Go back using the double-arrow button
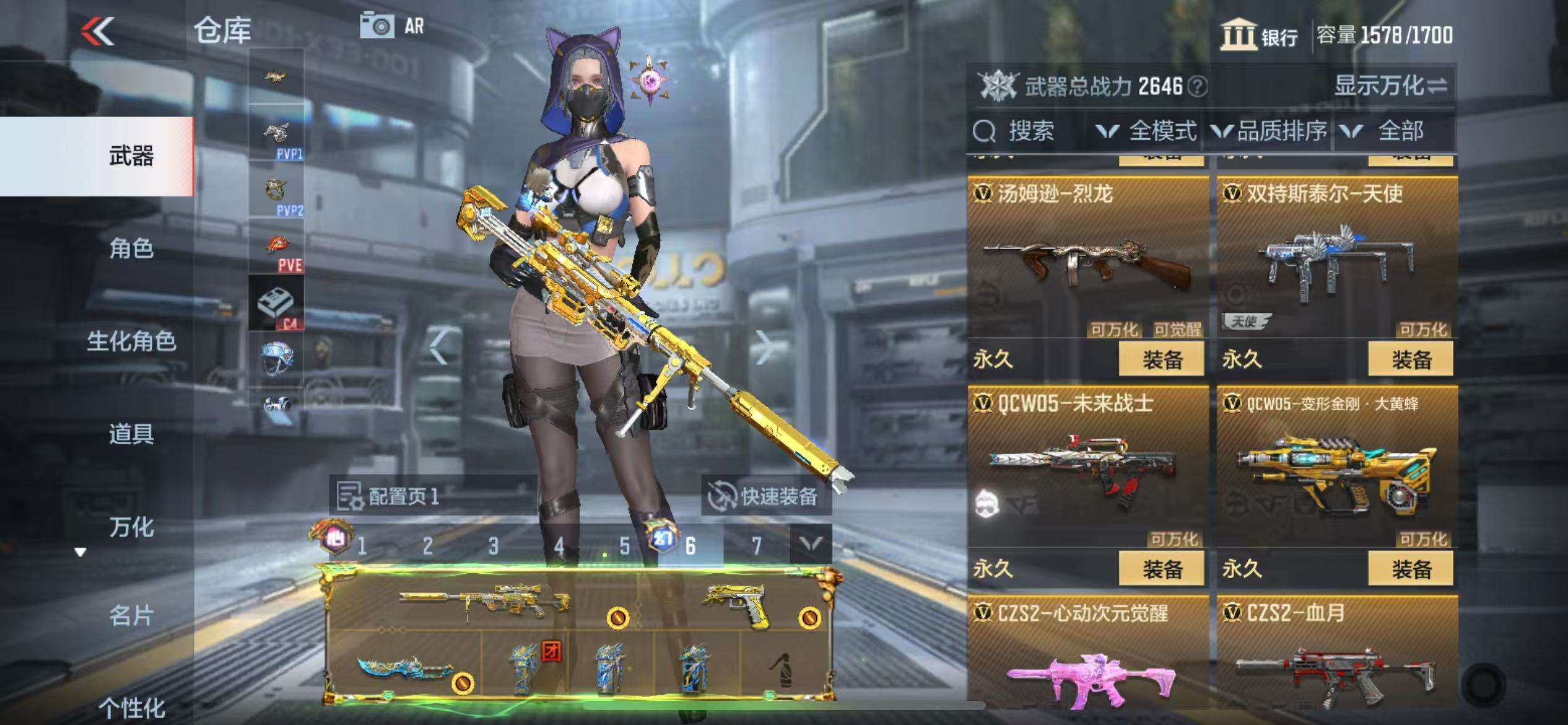Viewport: 1568px width, 725px height. coord(98,31)
